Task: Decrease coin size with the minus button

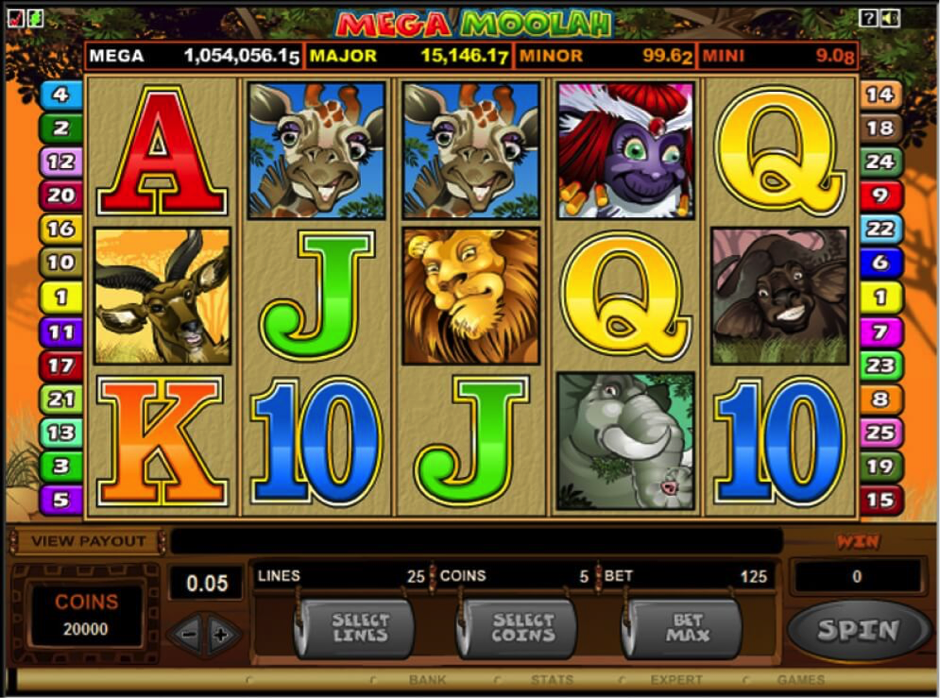Action: tap(187, 634)
